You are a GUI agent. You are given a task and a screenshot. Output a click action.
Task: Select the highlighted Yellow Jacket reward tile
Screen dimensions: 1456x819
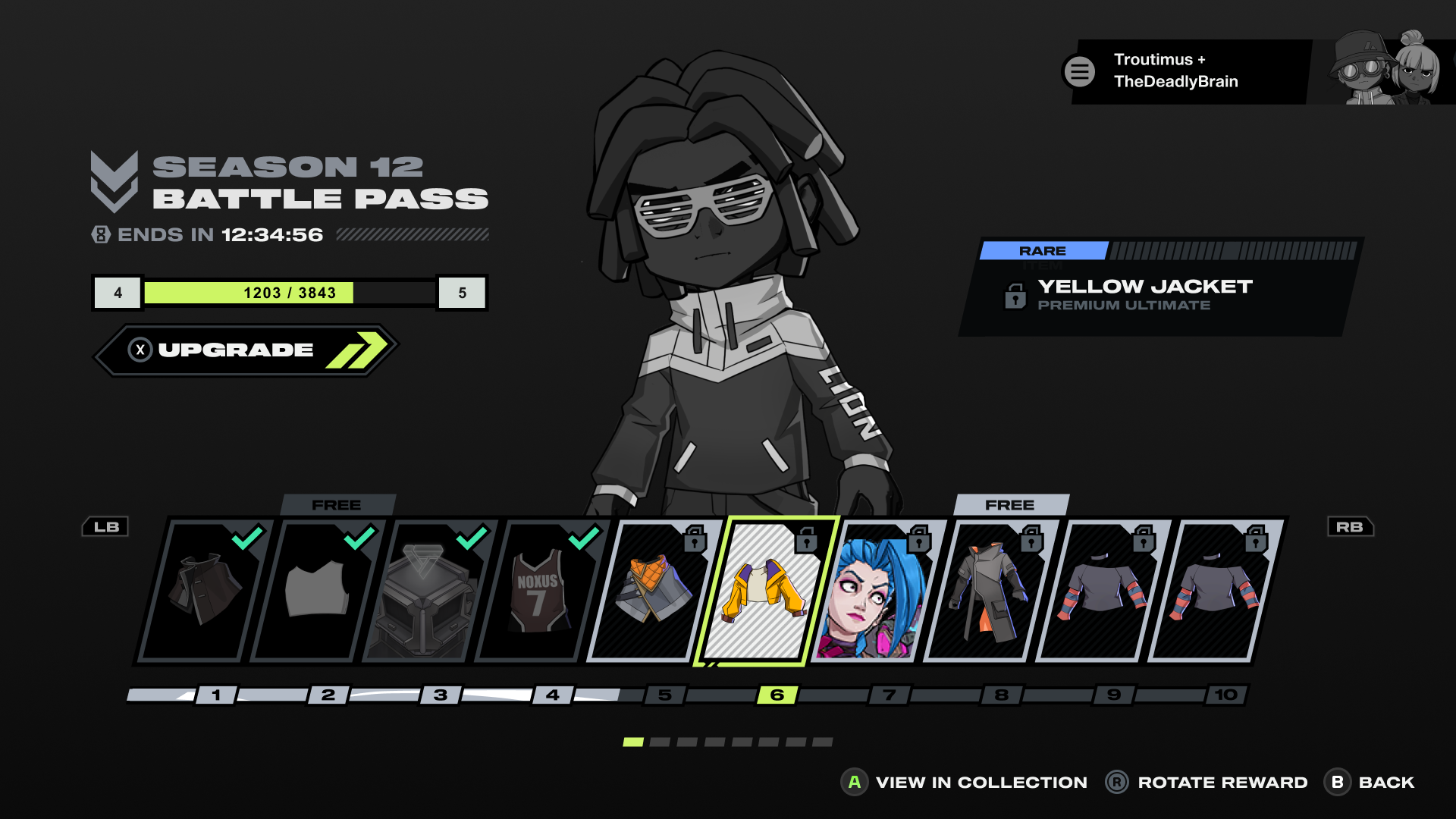click(x=764, y=591)
